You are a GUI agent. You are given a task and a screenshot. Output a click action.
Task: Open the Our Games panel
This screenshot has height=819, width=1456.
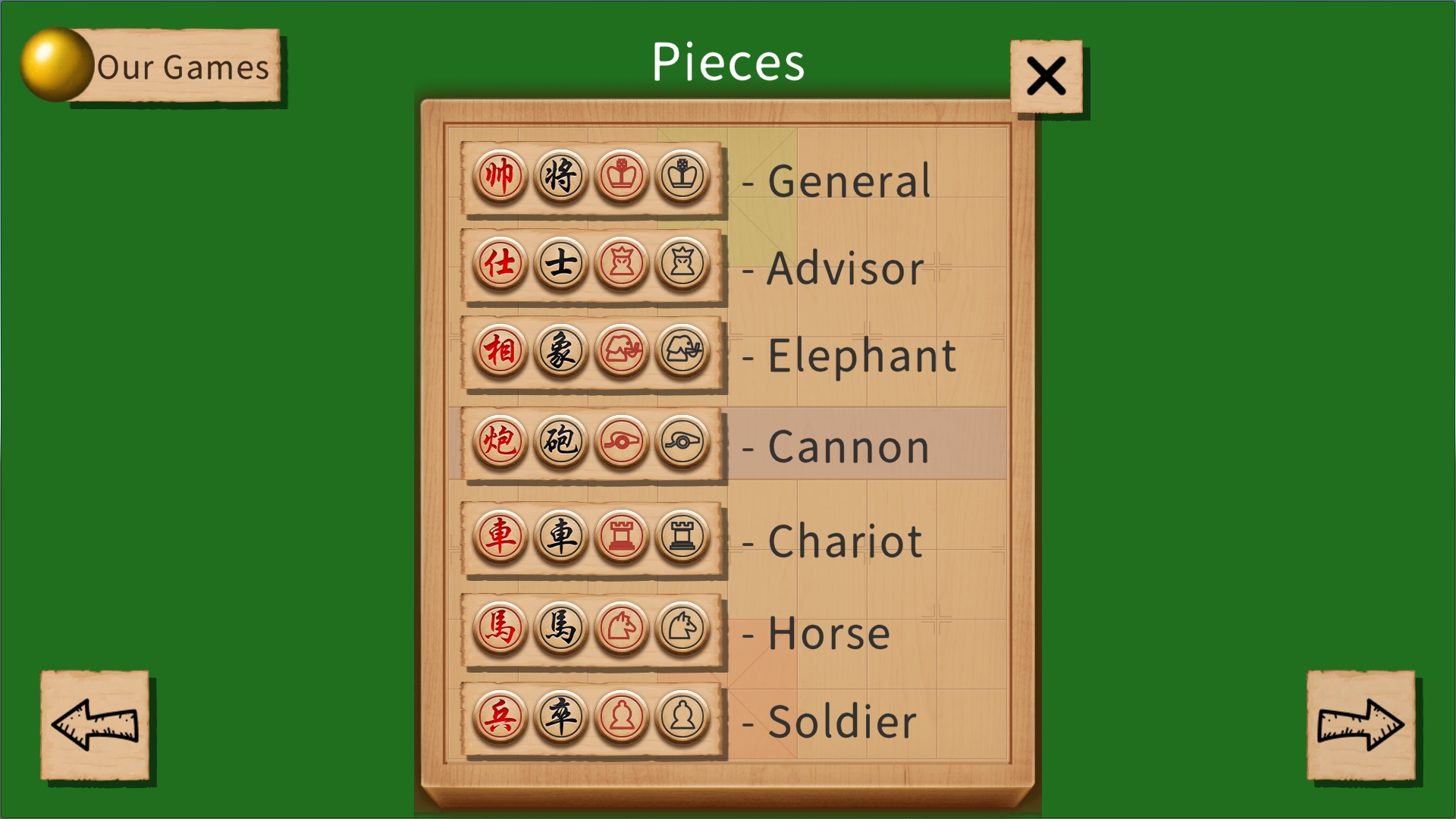pos(182,68)
